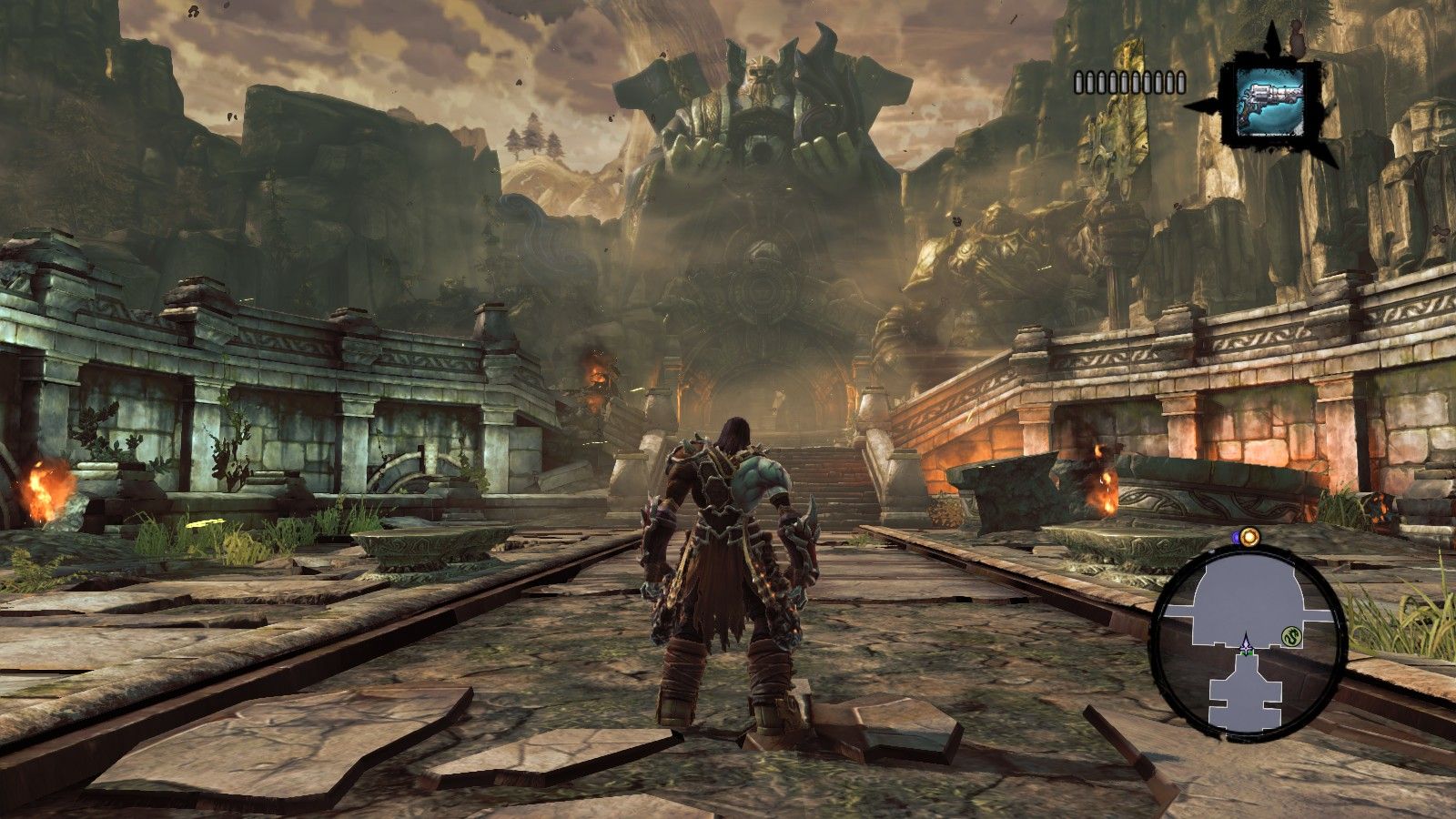Select the revolver weapon icon in the HUD
Screen dimensions: 1456x819
click(x=1272, y=102)
